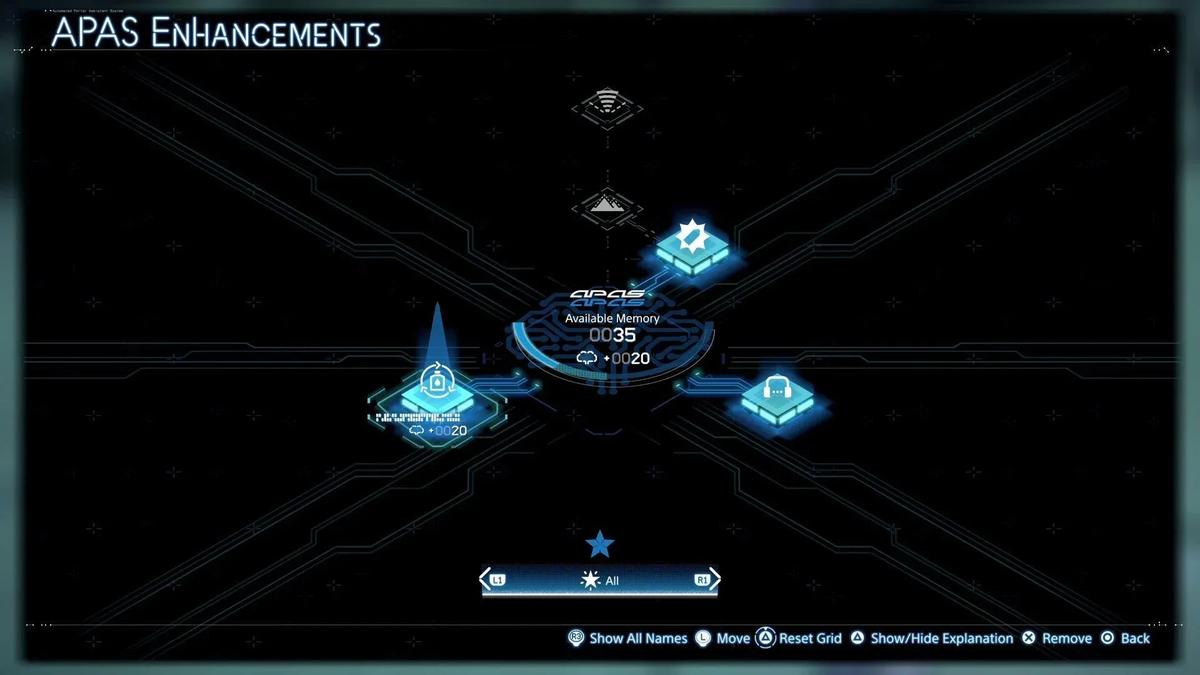Image resolution: width=1200 pixels, height=675 pixels.
Task: Choose the headphones enhancement node
Action: 777,395
